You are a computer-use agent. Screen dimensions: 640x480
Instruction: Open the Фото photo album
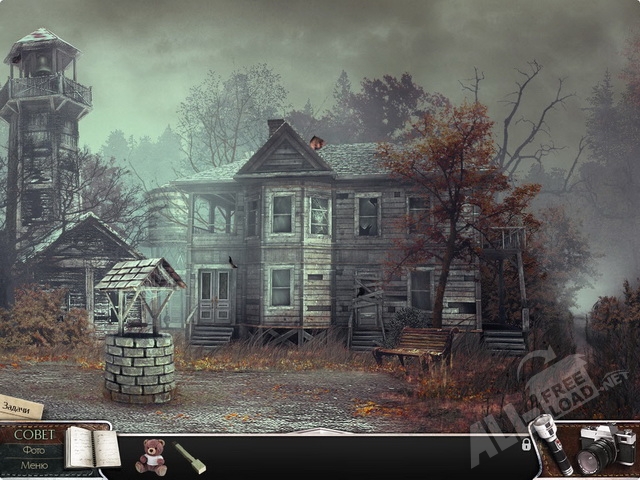[34, 450]
